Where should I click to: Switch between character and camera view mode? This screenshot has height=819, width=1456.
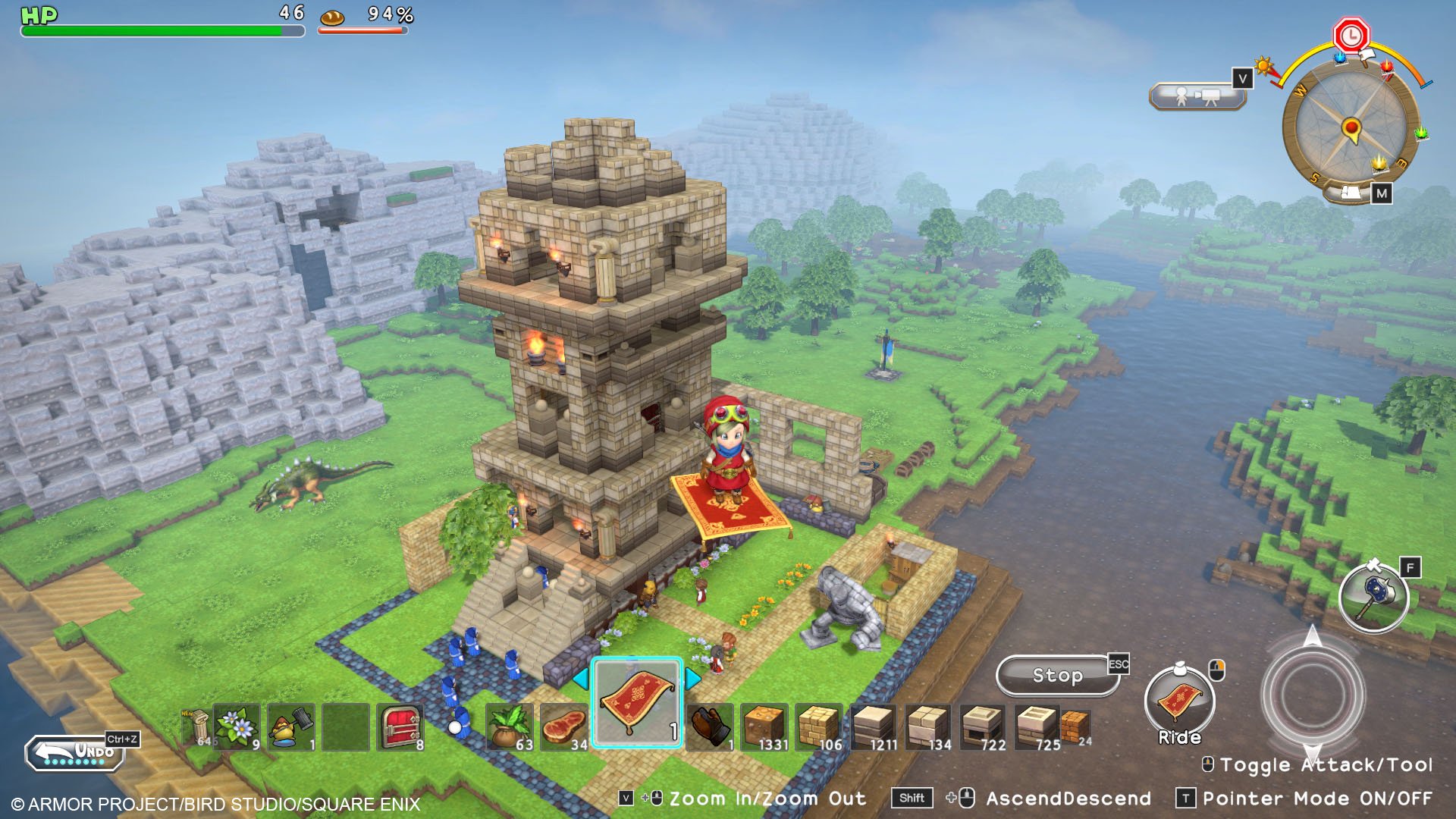[x=1197, y=96]
